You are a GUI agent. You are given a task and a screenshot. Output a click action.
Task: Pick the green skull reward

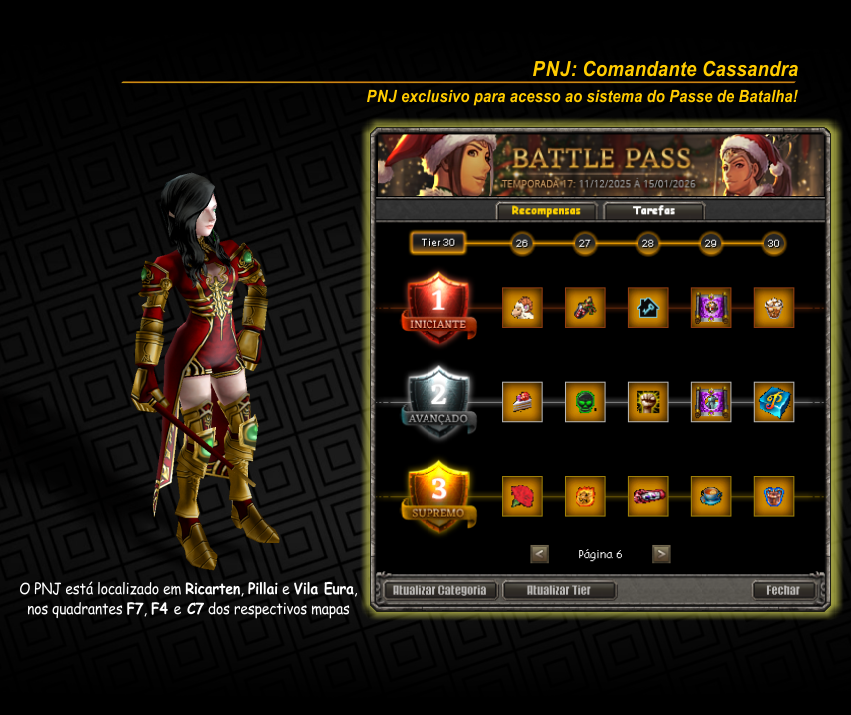click(585, 402)
